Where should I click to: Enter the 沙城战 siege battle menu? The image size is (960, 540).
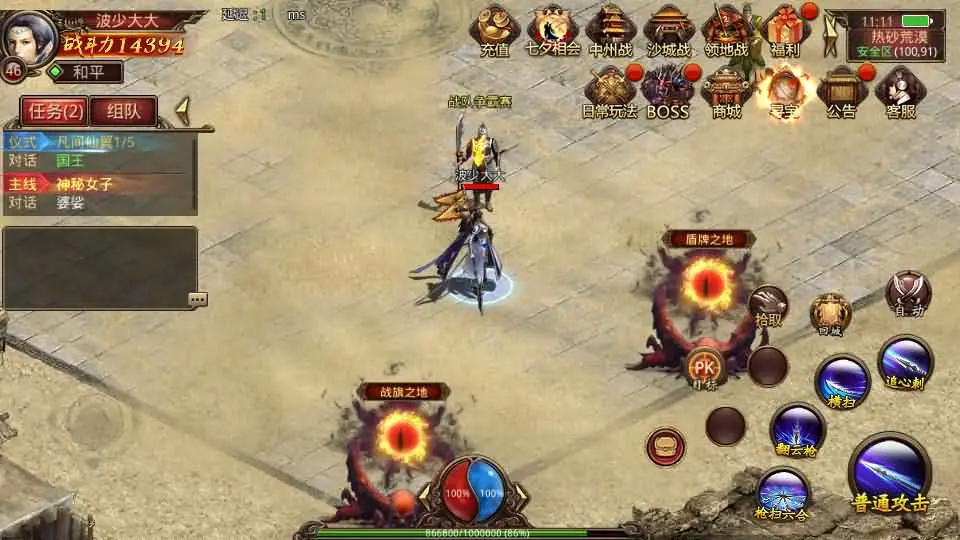coord(668,30)
